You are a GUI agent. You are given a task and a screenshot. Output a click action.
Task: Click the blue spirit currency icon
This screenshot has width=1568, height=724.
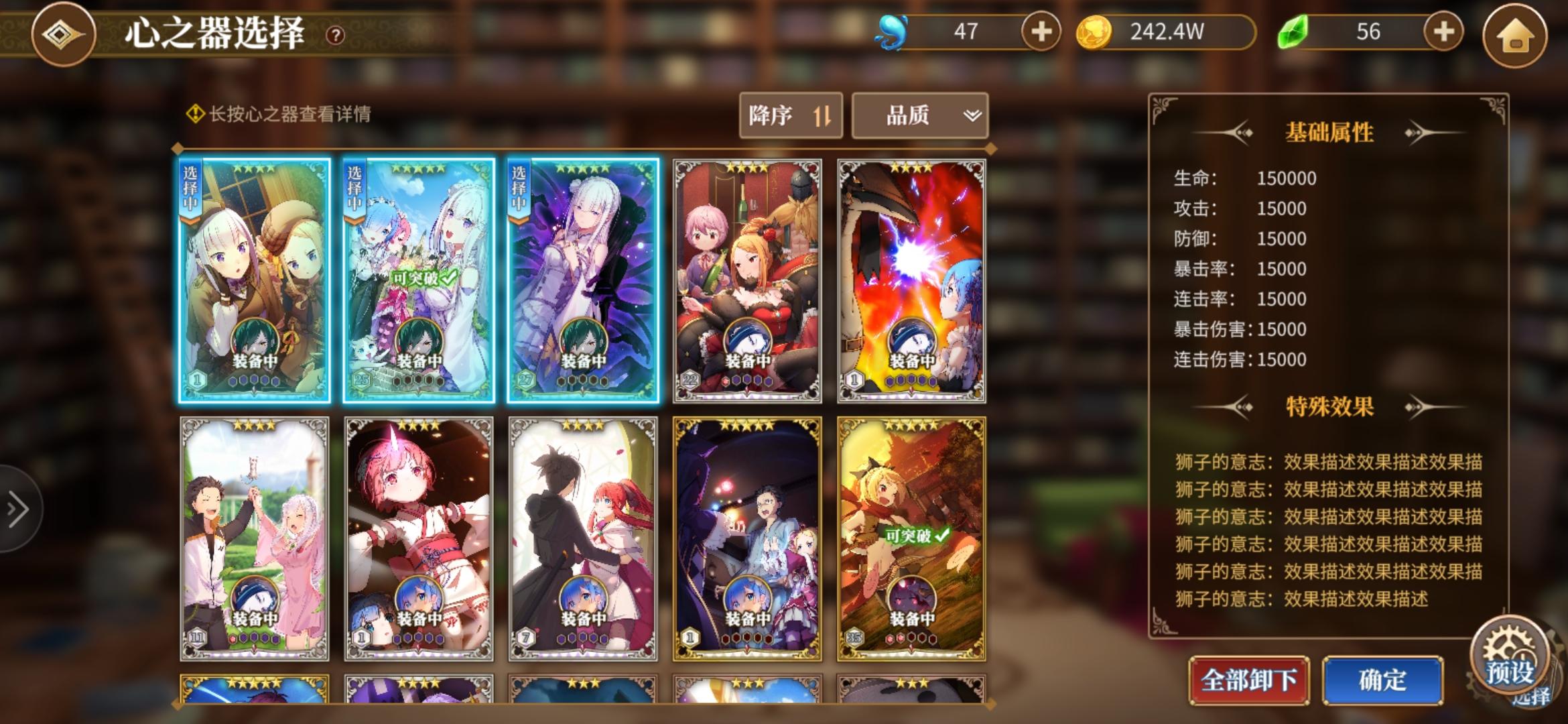point(891,29)
